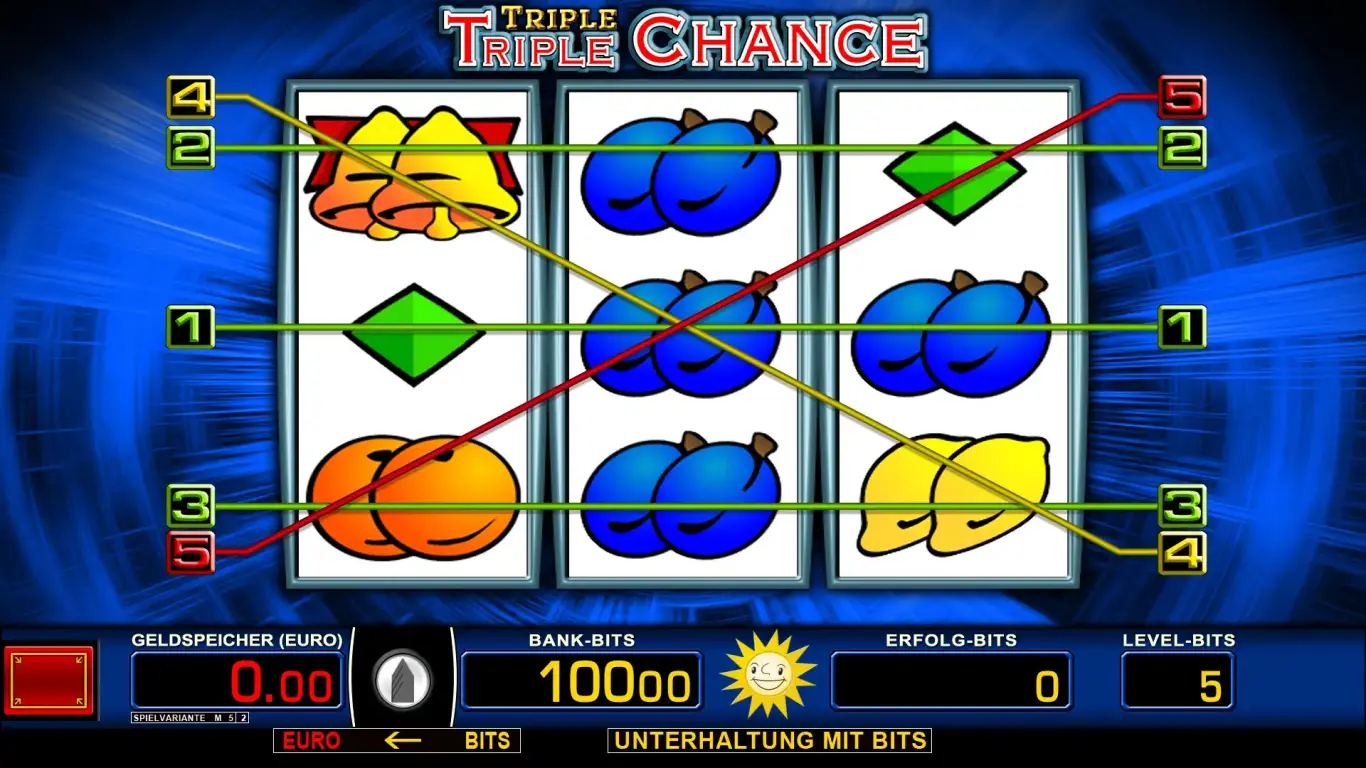Click the Merkur sun logo
This screenshot has height=768, width=1366.
point(768,678)
